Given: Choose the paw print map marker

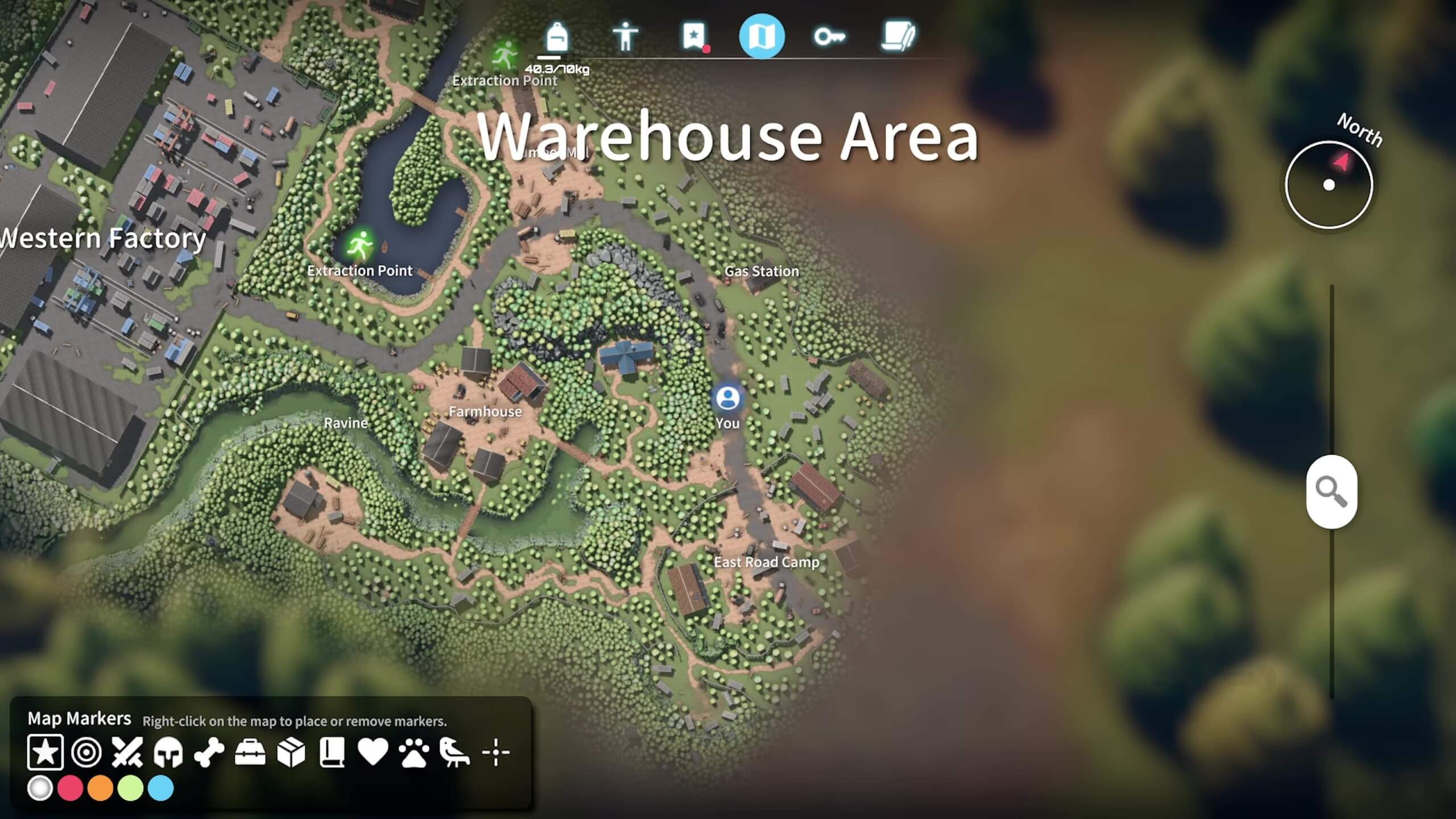Looking at the screenshot, I should click(x=414, y=752).
